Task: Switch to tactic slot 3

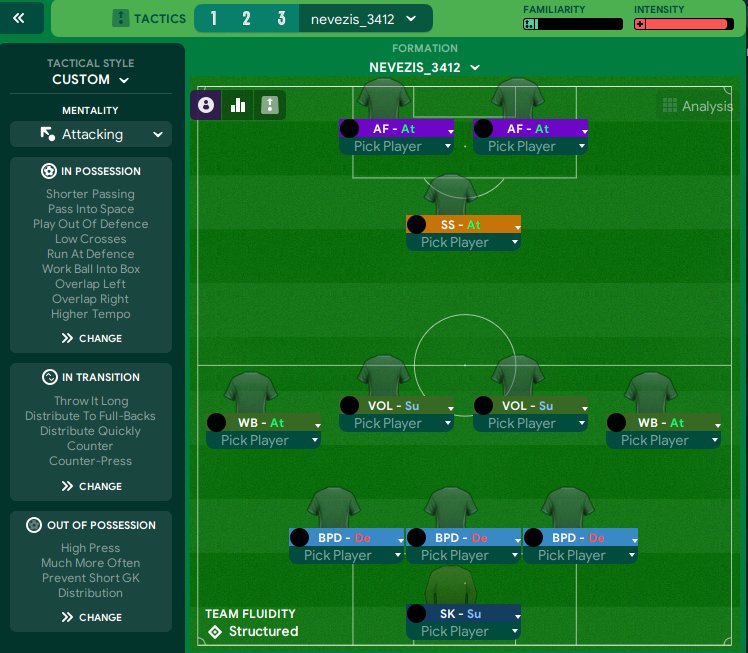Action: click(x=282, y=18)
